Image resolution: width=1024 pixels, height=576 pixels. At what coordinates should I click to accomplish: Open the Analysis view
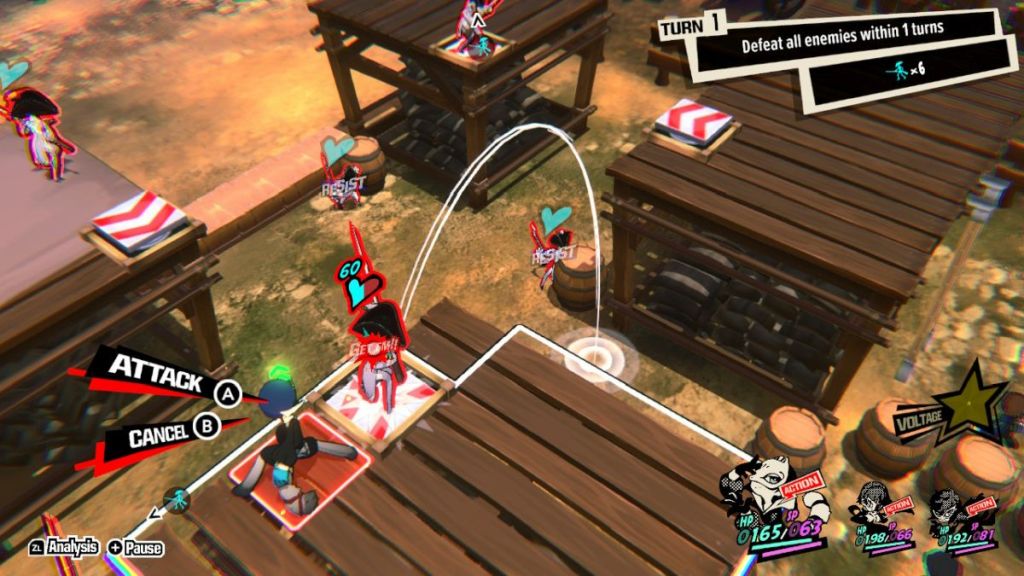66,546
